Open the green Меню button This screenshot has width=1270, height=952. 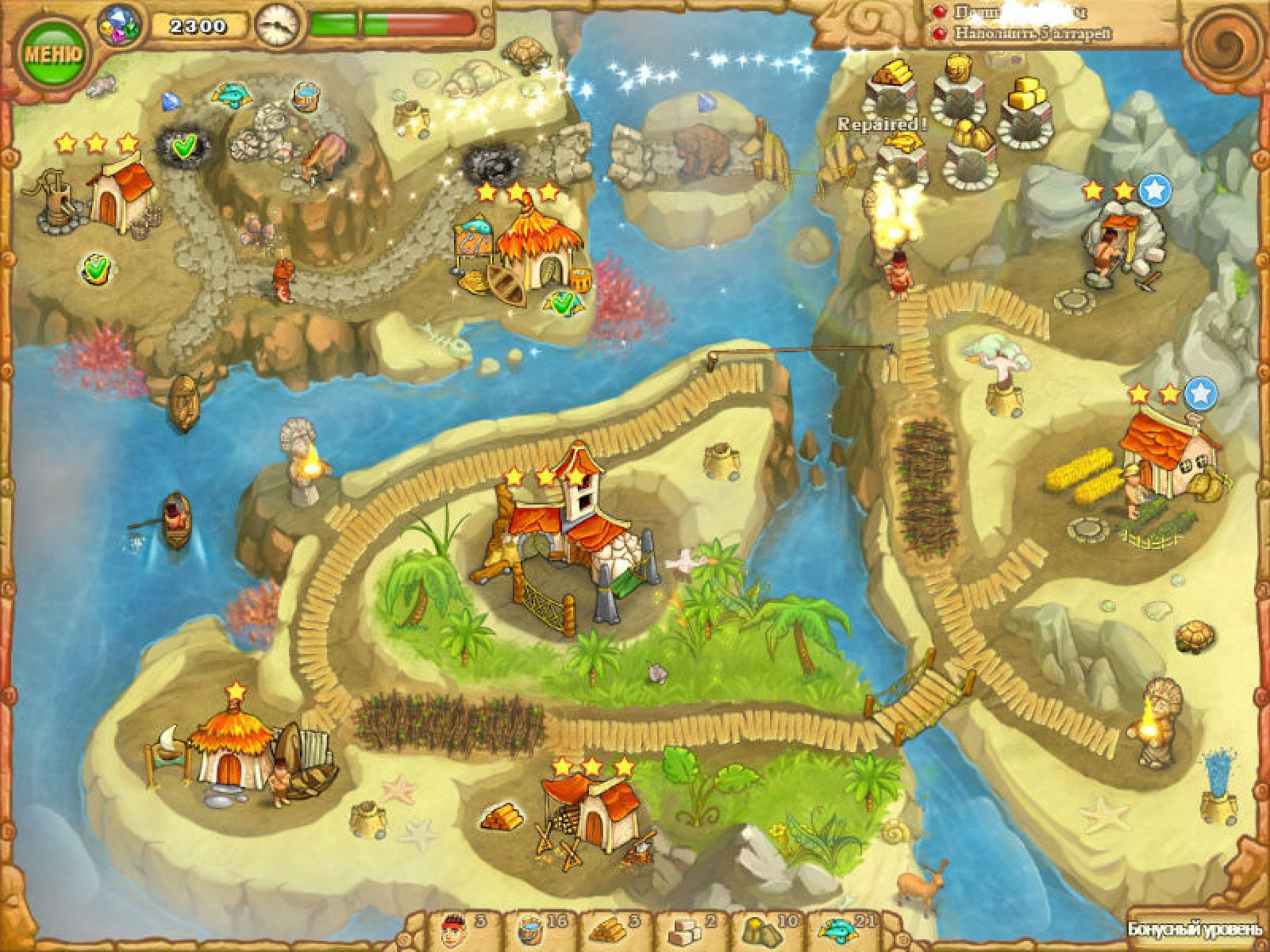click(x=53, y=54)
